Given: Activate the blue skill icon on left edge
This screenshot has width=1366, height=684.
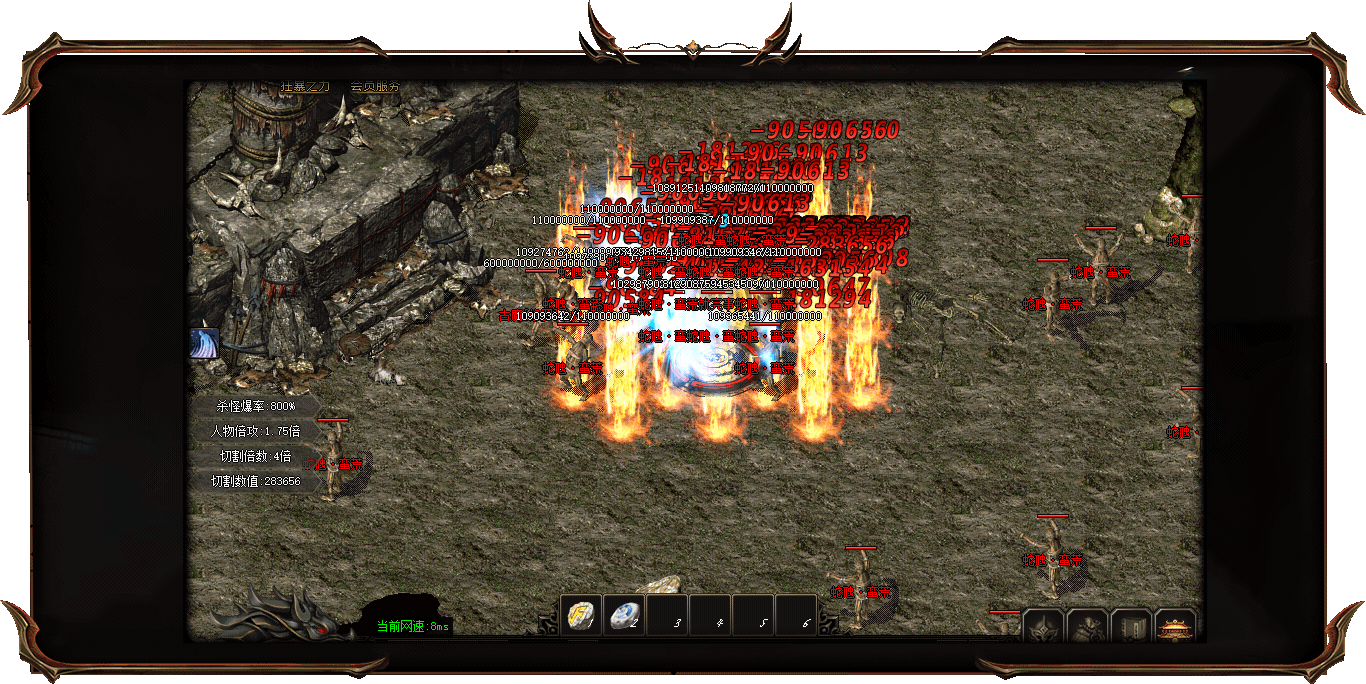Looking at the screenshot, I should click(x=204, y=343).
